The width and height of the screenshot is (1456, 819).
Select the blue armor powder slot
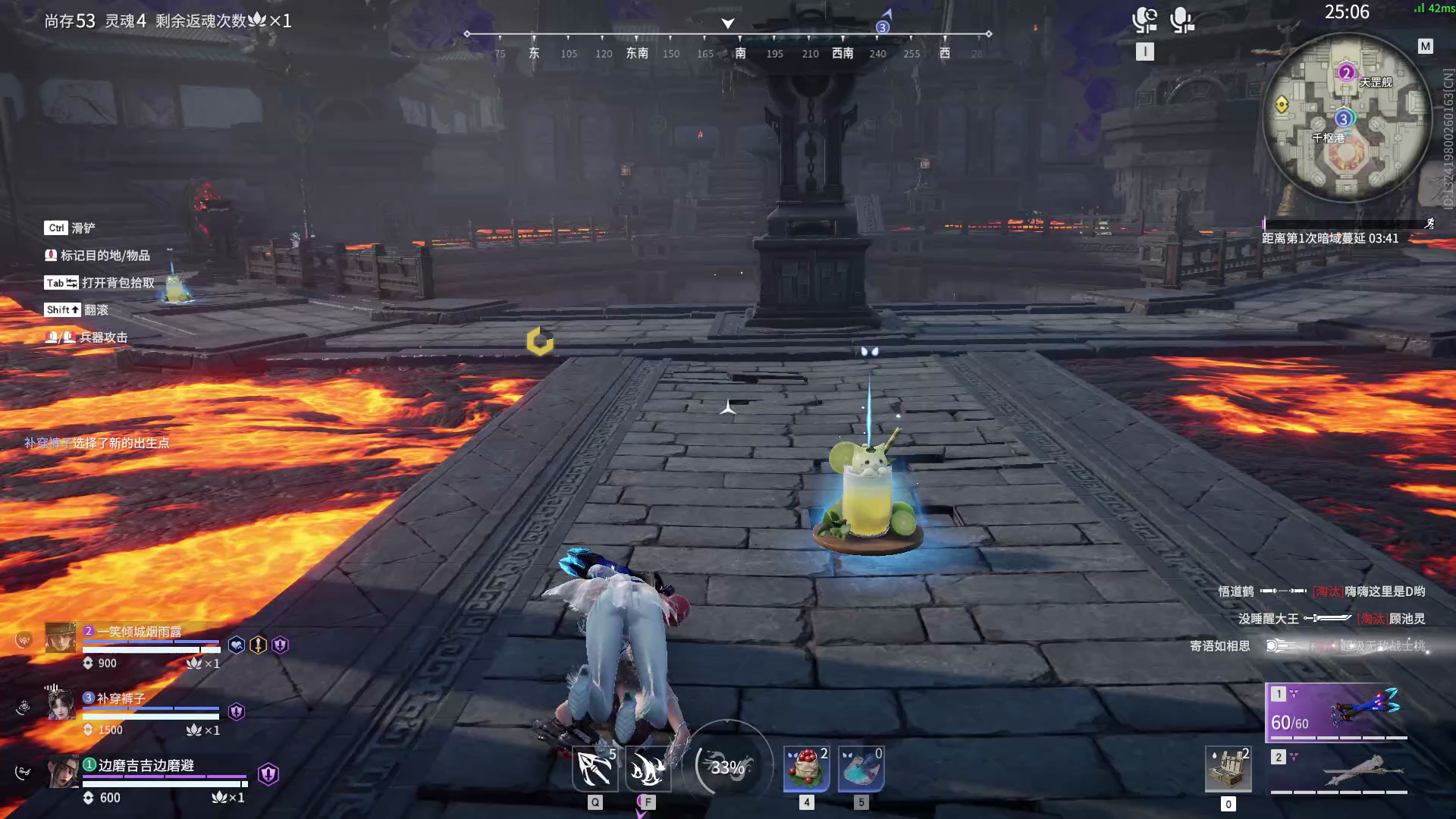[x=861, y=768]
